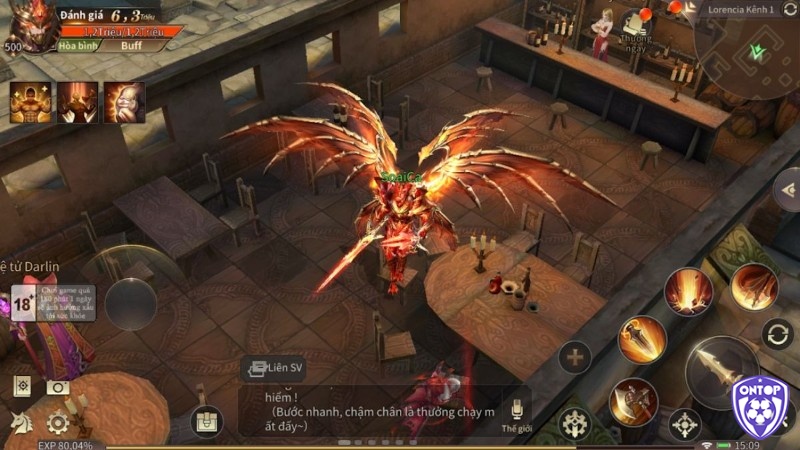Activate the axe strike skill
Screen dimensions: 800x450
tap(633, 402)
